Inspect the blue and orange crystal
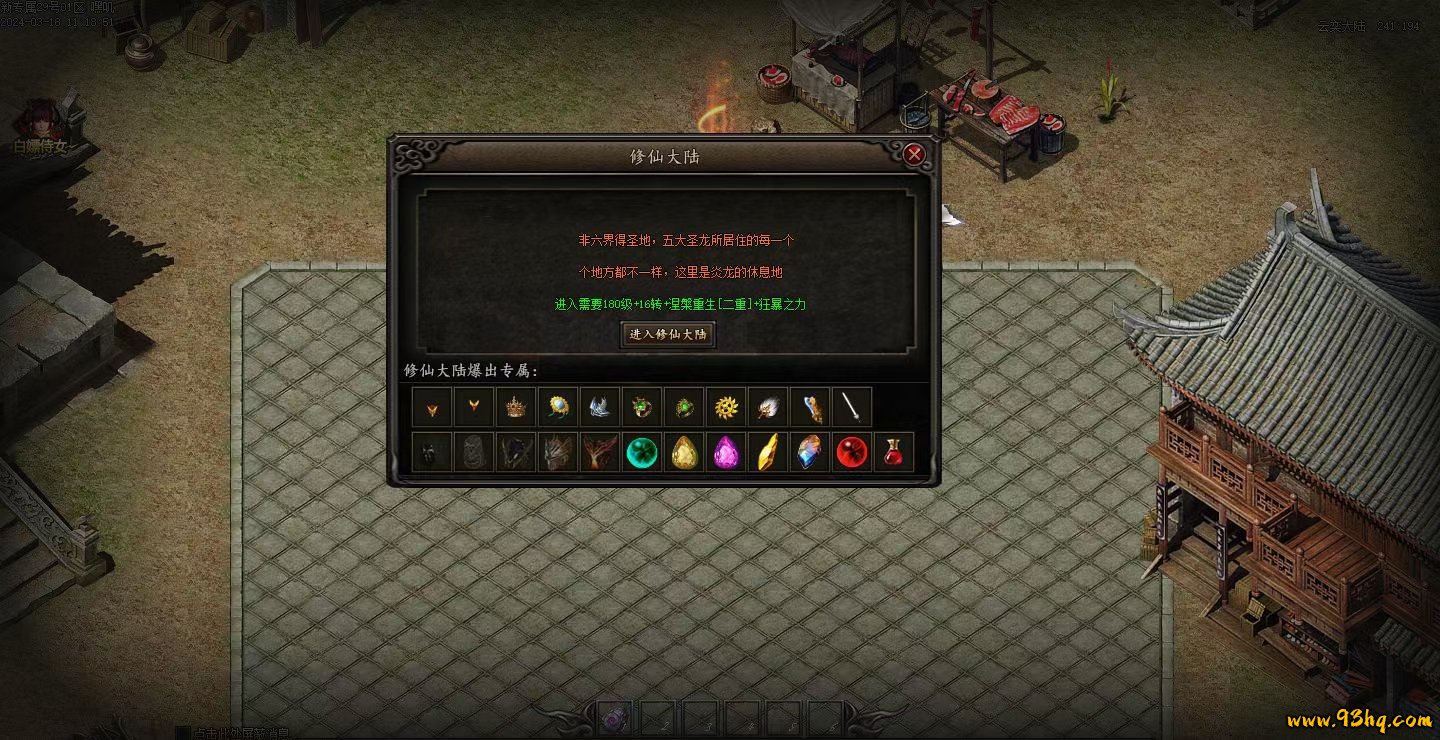This screenshot has width=1440, height=740. point(810,452)
